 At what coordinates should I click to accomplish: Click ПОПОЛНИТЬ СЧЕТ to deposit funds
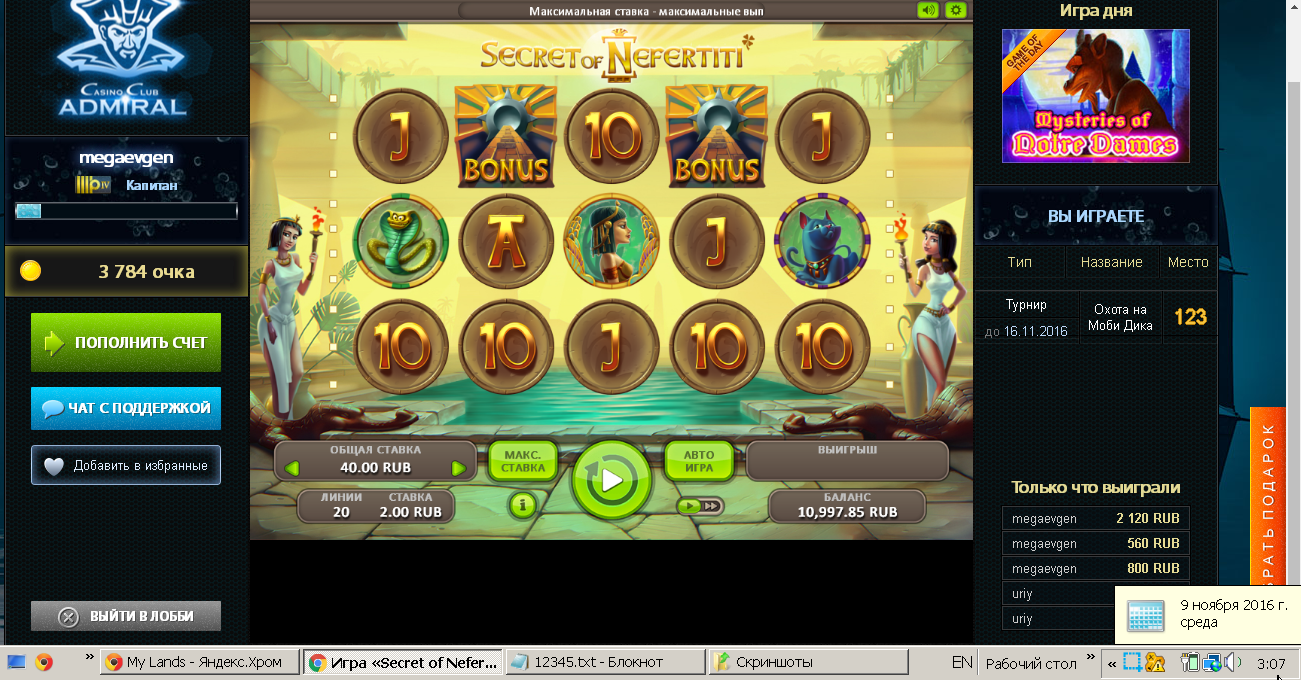tap(126, 343)
